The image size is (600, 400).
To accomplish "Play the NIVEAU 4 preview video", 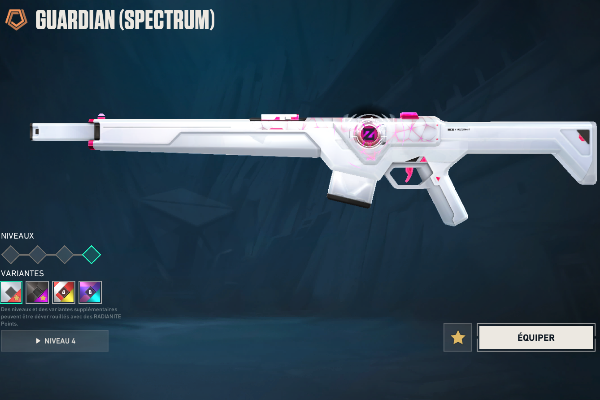I will (x=55, y=341).
